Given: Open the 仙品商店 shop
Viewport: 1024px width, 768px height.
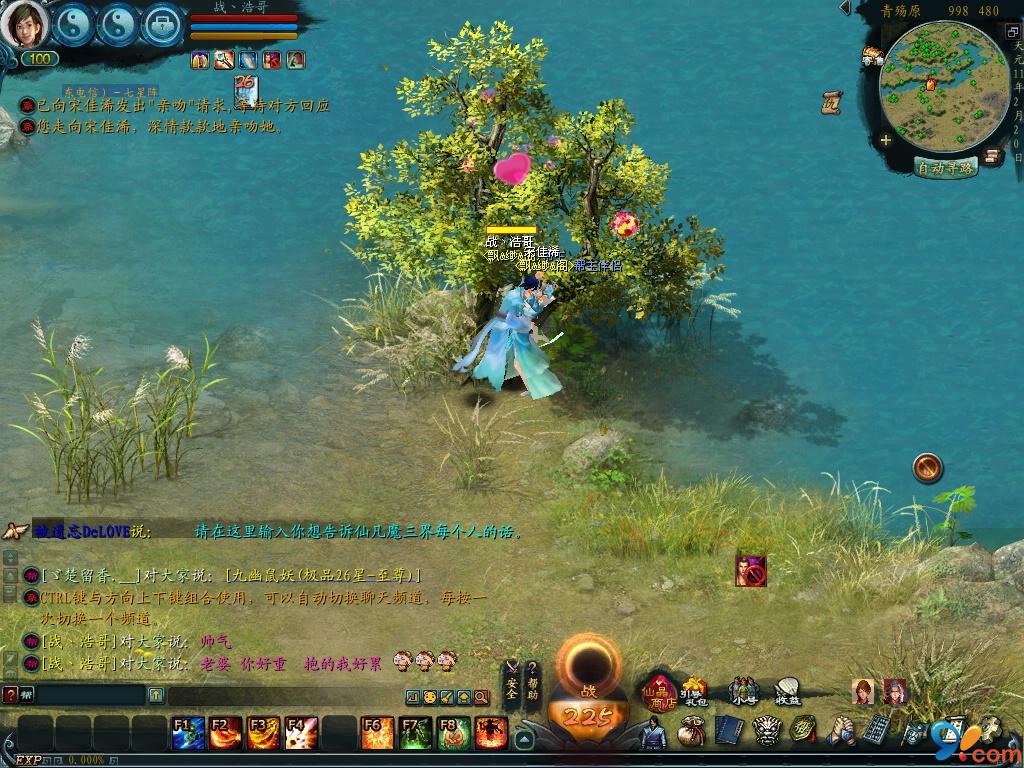Looking at the screenshot, I should coord(661,692).
